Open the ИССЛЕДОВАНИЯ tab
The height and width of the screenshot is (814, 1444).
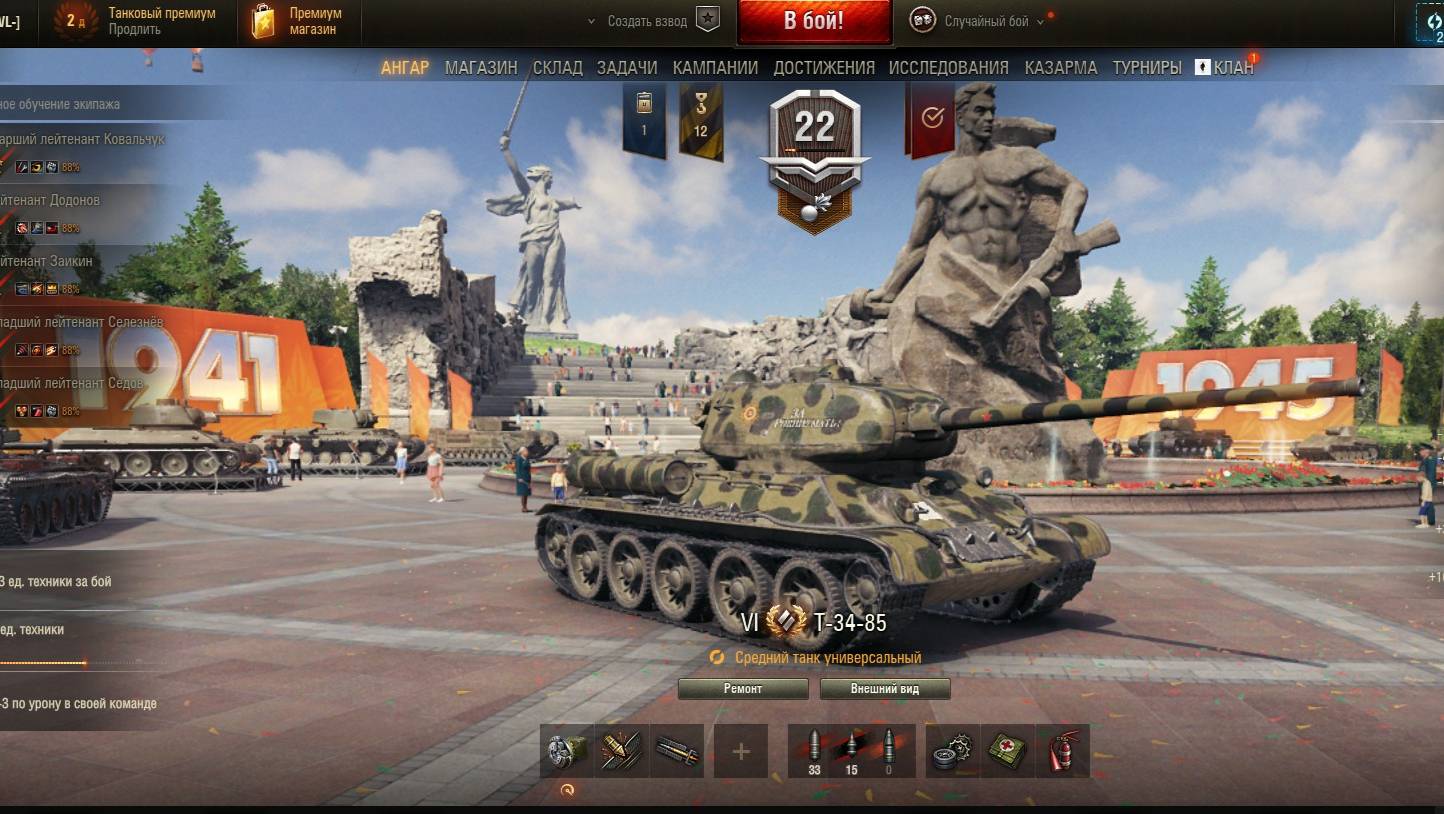948,68
